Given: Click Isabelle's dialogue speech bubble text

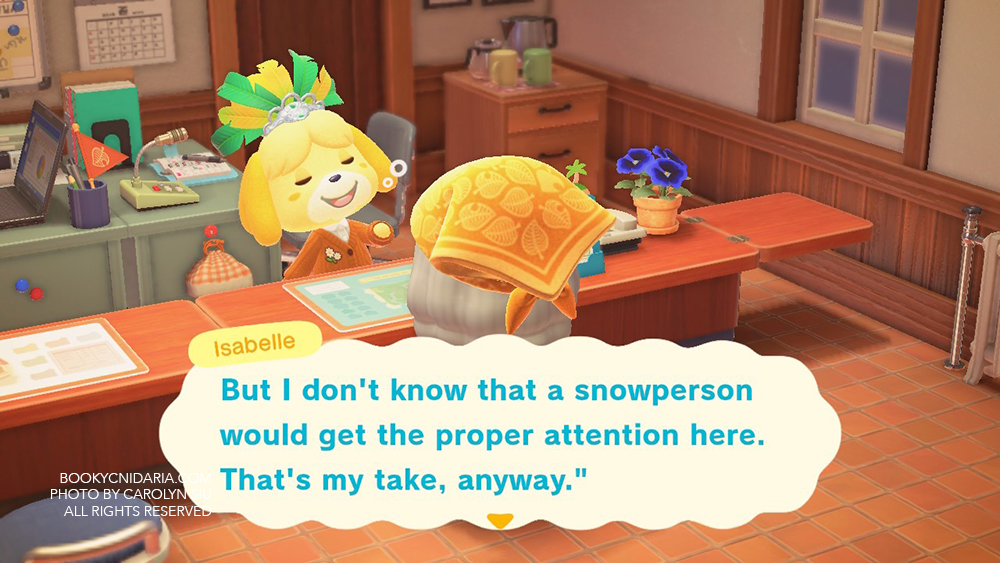Looking at the screenshot, I should coord(486,435).
